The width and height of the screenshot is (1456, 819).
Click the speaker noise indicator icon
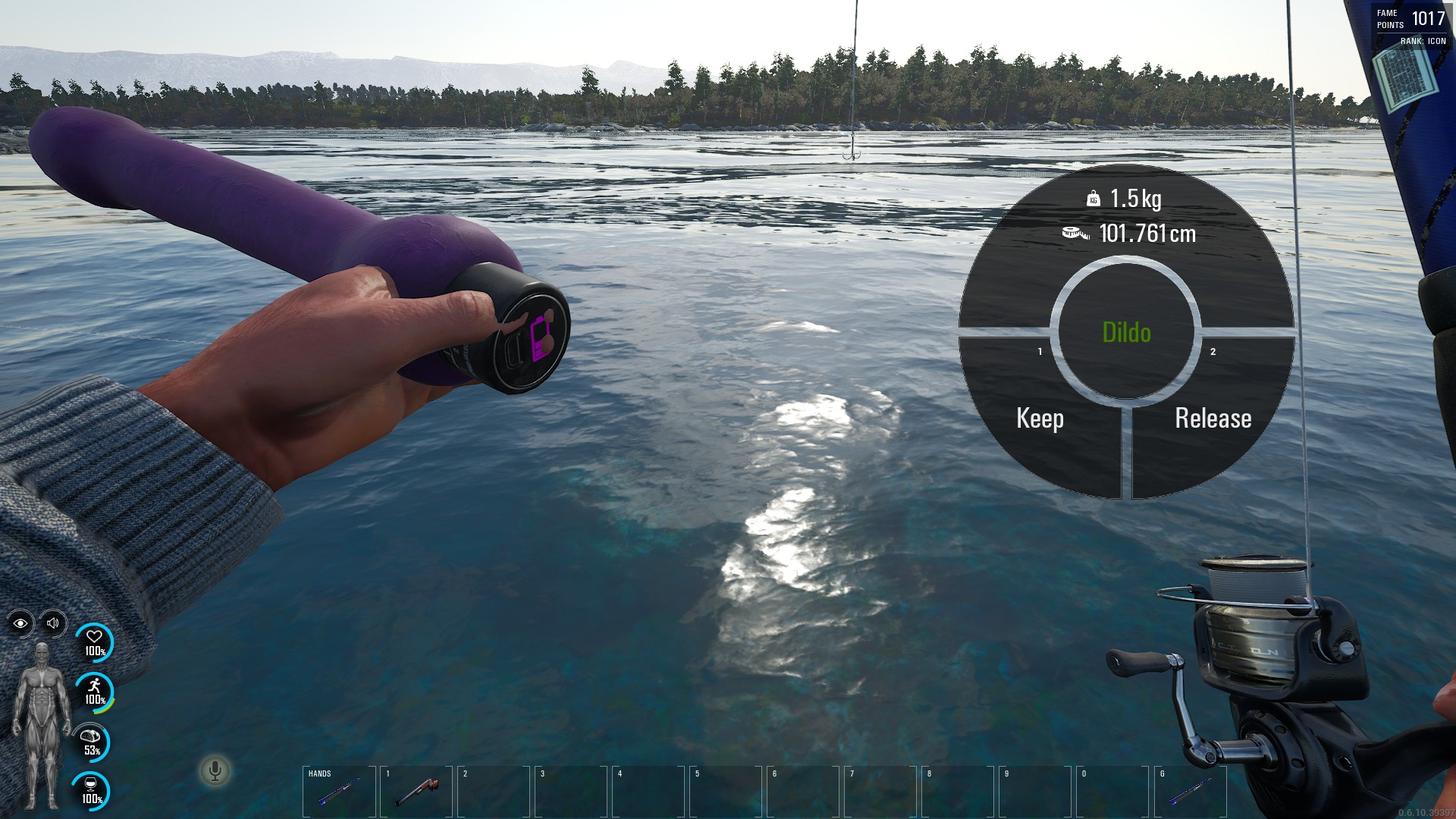tap(53, 623)
